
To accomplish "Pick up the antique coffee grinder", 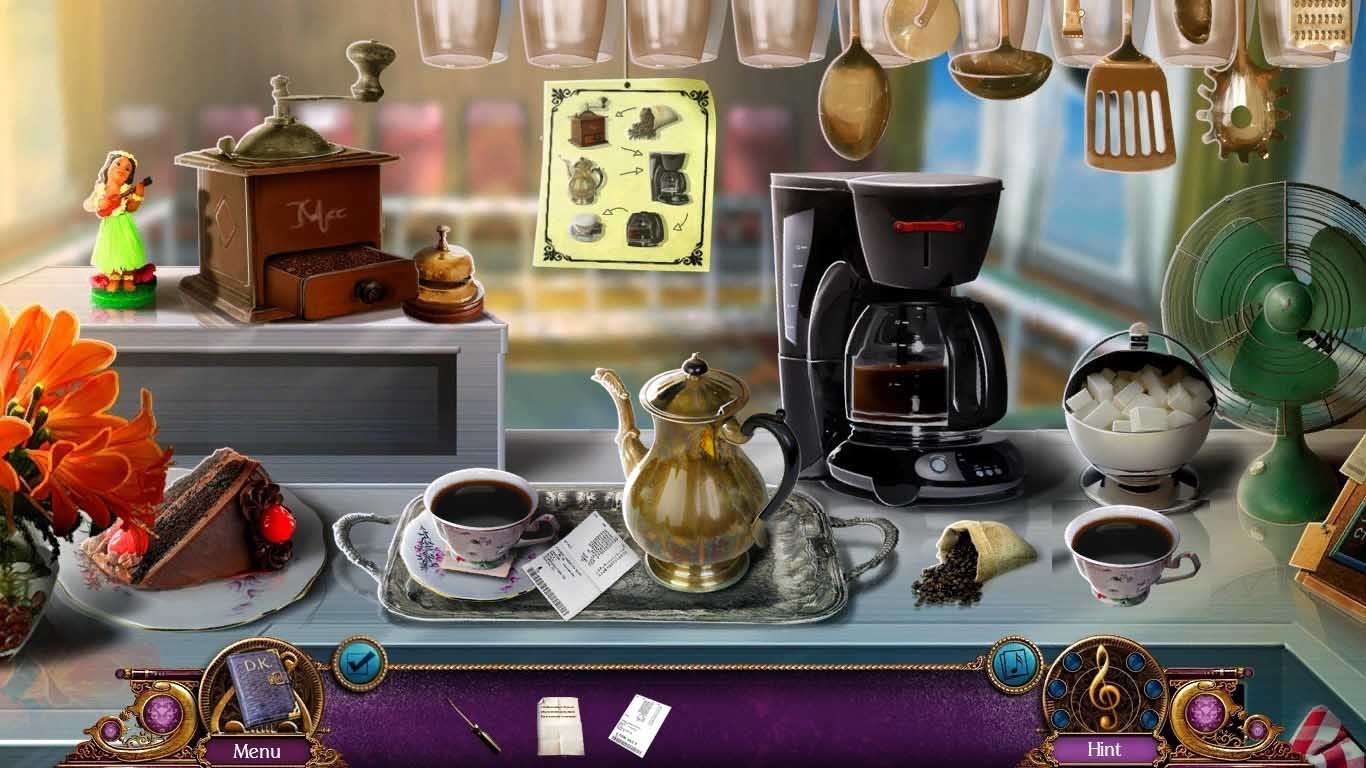I will click(x=280, y=220).
